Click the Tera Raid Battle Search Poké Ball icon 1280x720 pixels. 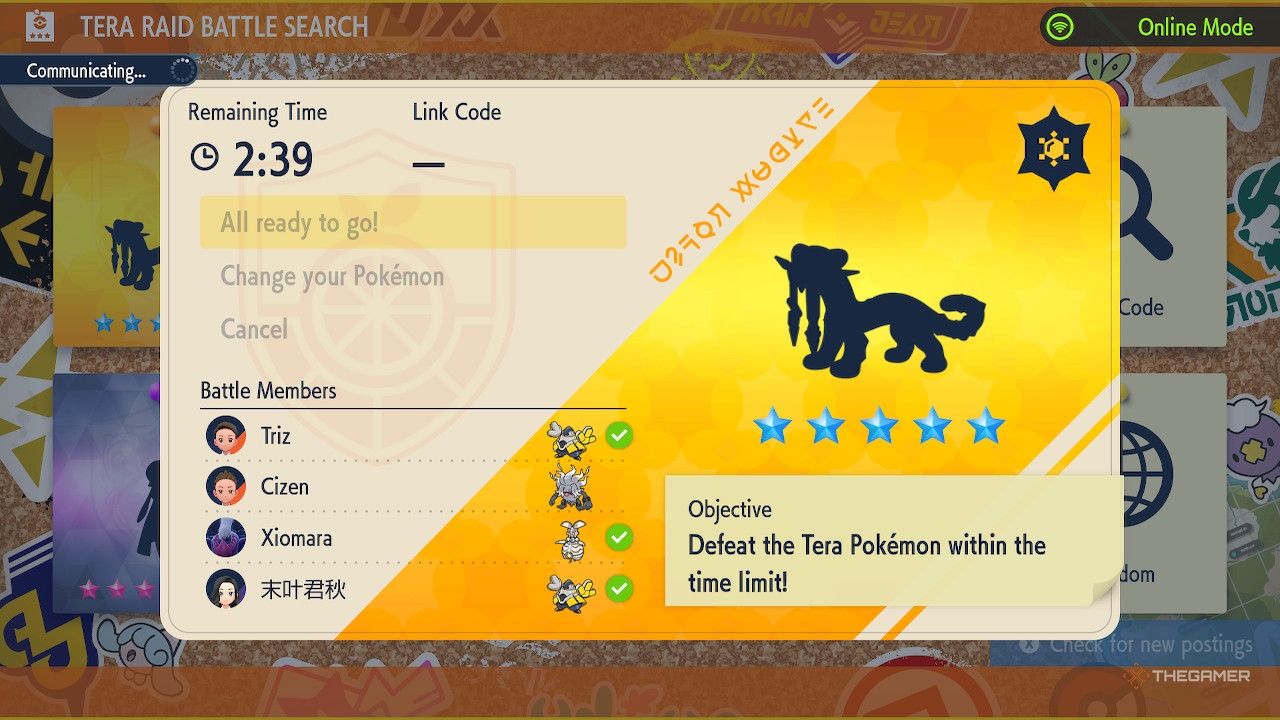tap(41, 27)
